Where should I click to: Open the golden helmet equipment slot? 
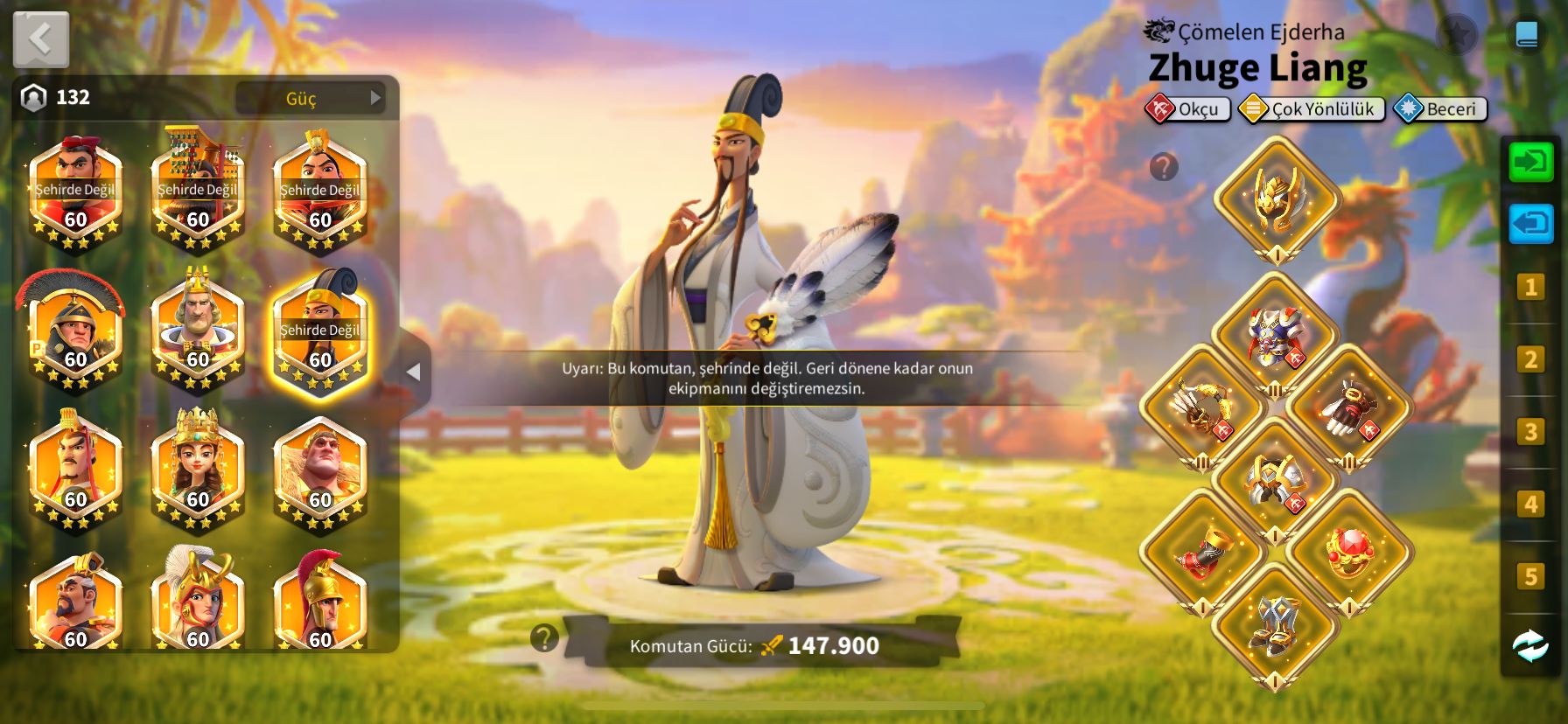point(1277,199)
